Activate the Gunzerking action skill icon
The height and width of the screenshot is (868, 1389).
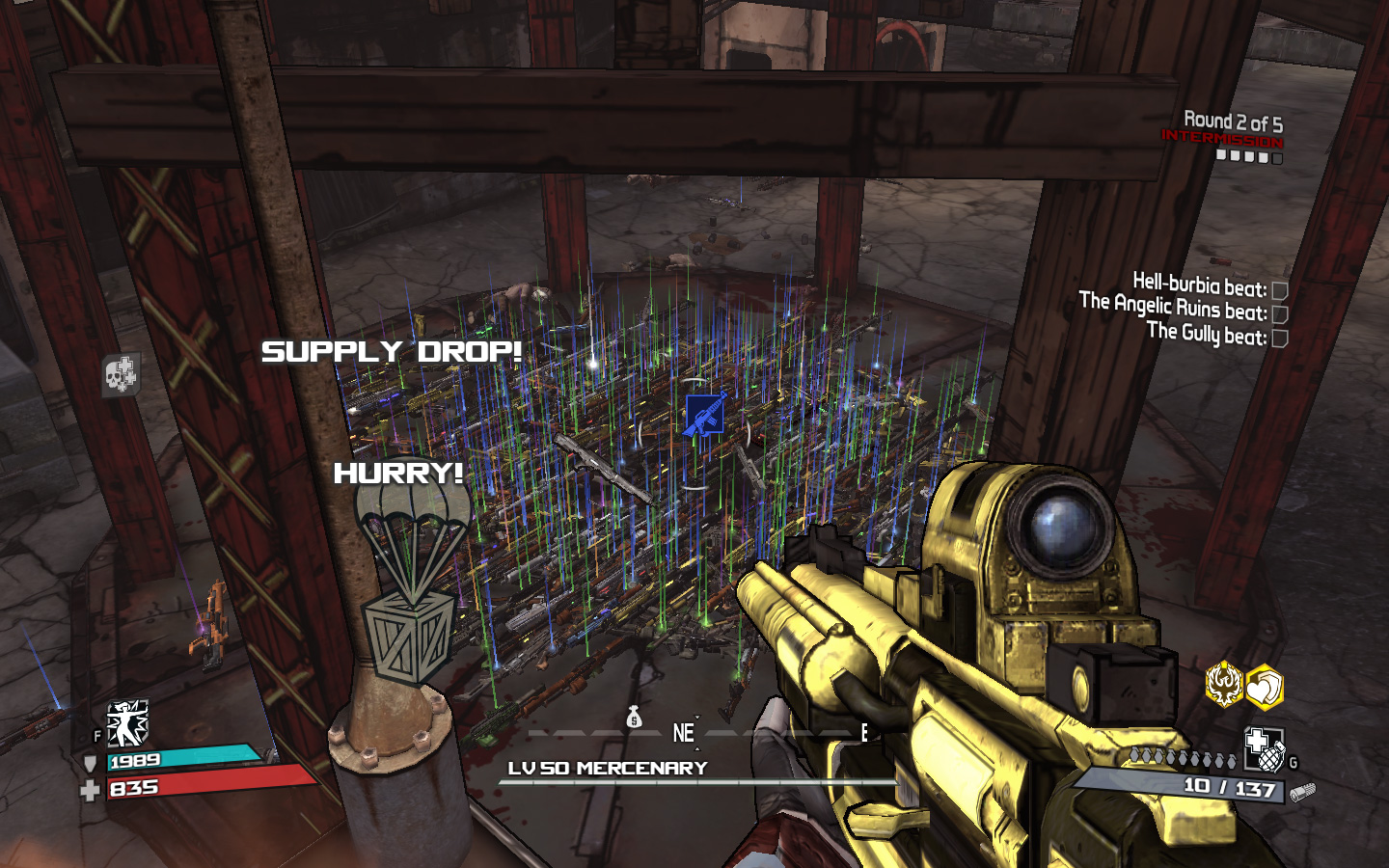[126, 723]
